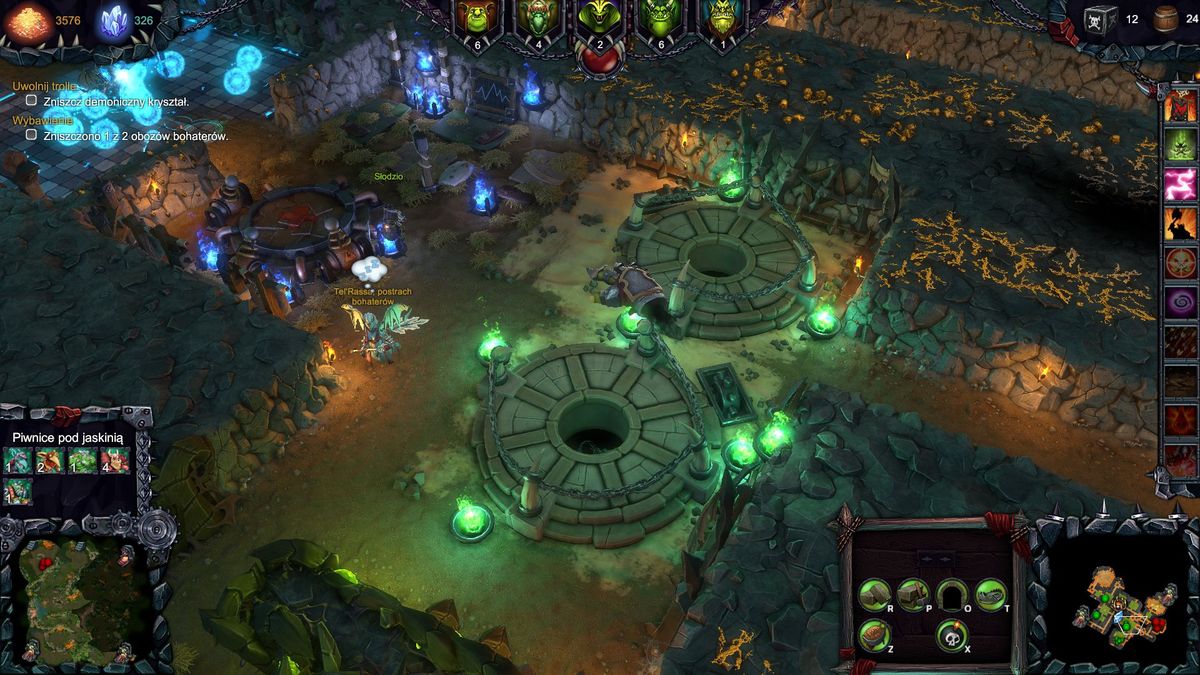Viewport: 1200px width, 675px height.
Task: Select the green demon face spell
Action: [1181, 145]
